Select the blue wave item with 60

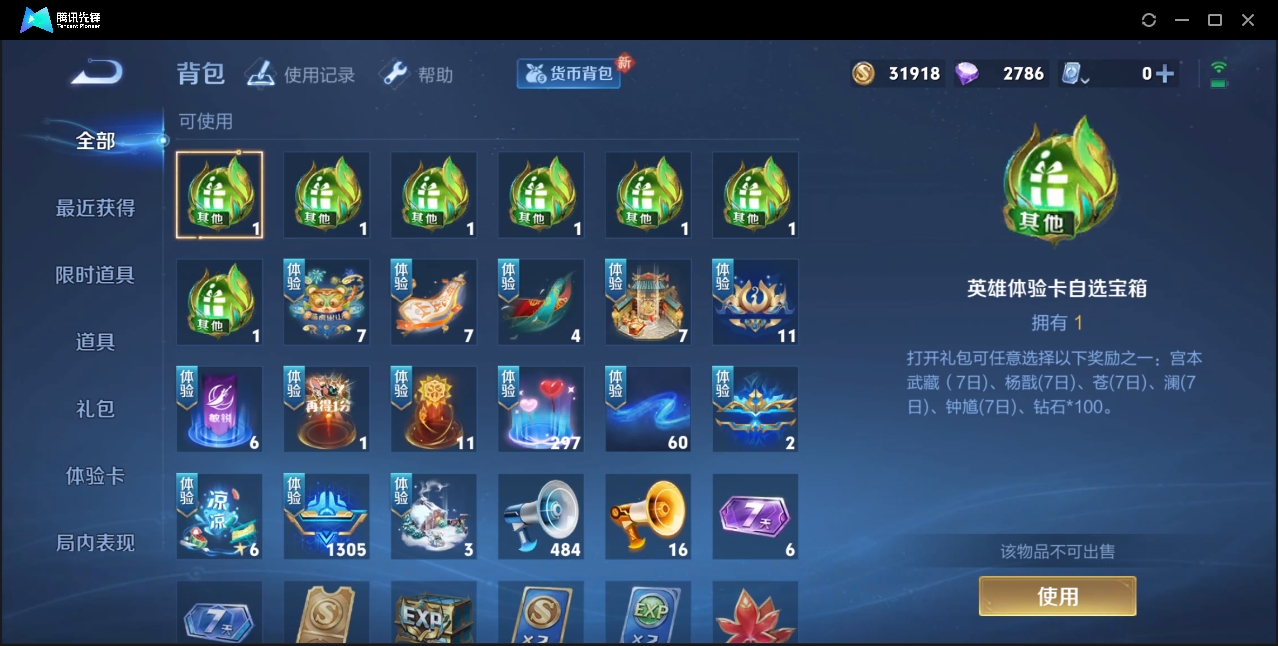(x=648, y=409)
